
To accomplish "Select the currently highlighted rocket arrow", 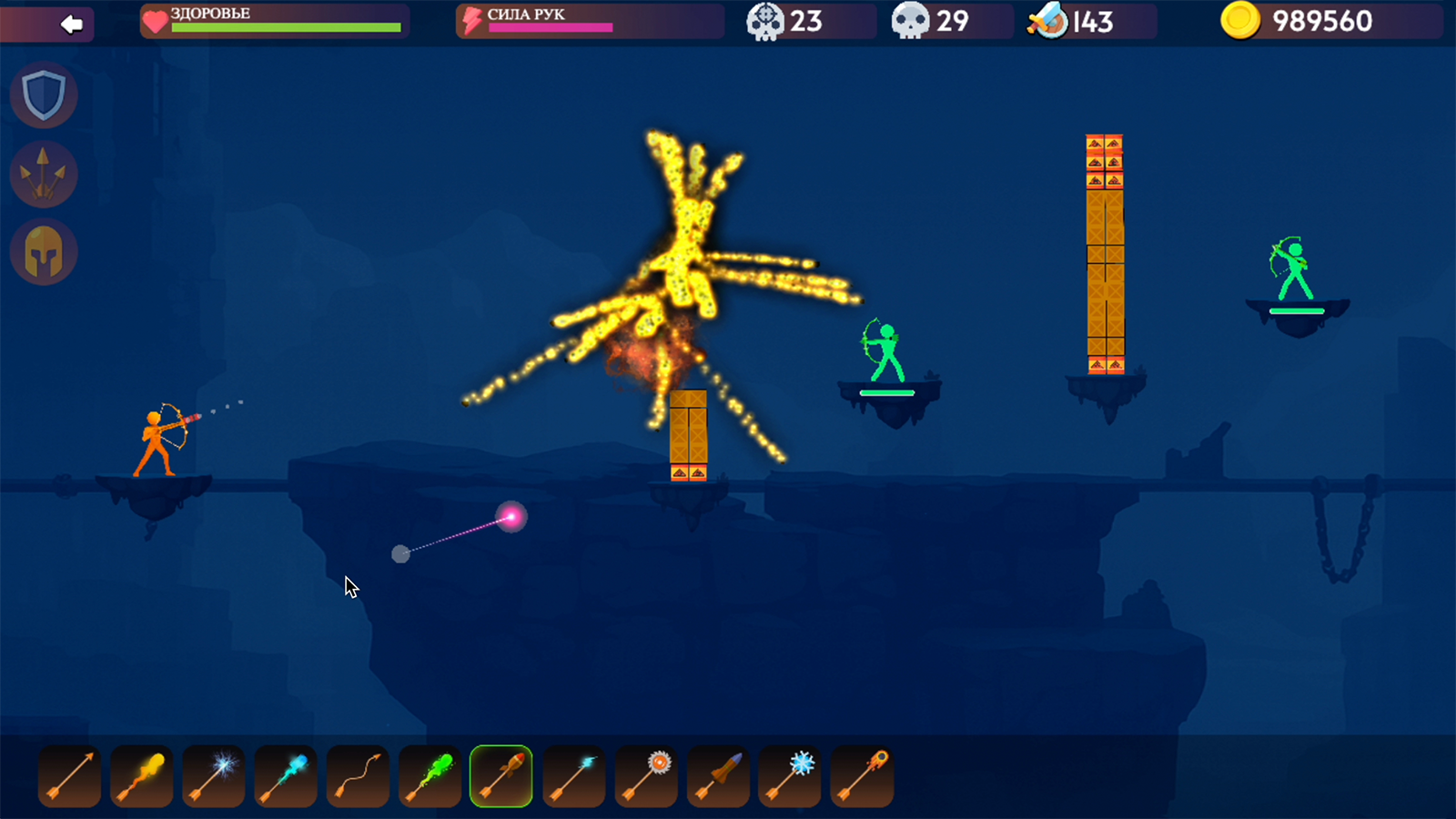I will pyautogui.click(x=500, y=775).
